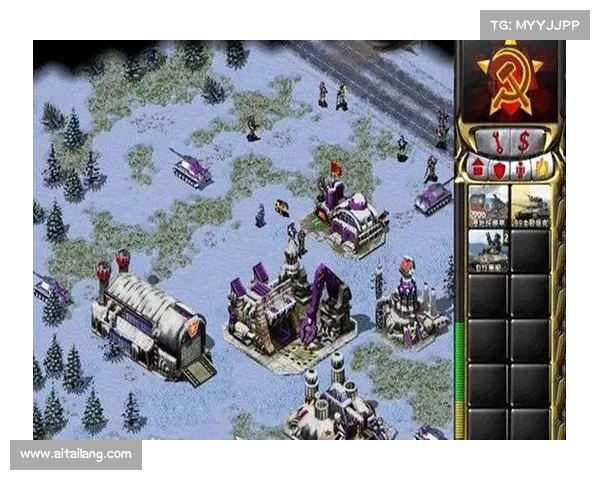The height and width of the screenshot is (480, 600).
Task: Click the Soviet hammer and sickle radar panel
Action: point(509,78)
